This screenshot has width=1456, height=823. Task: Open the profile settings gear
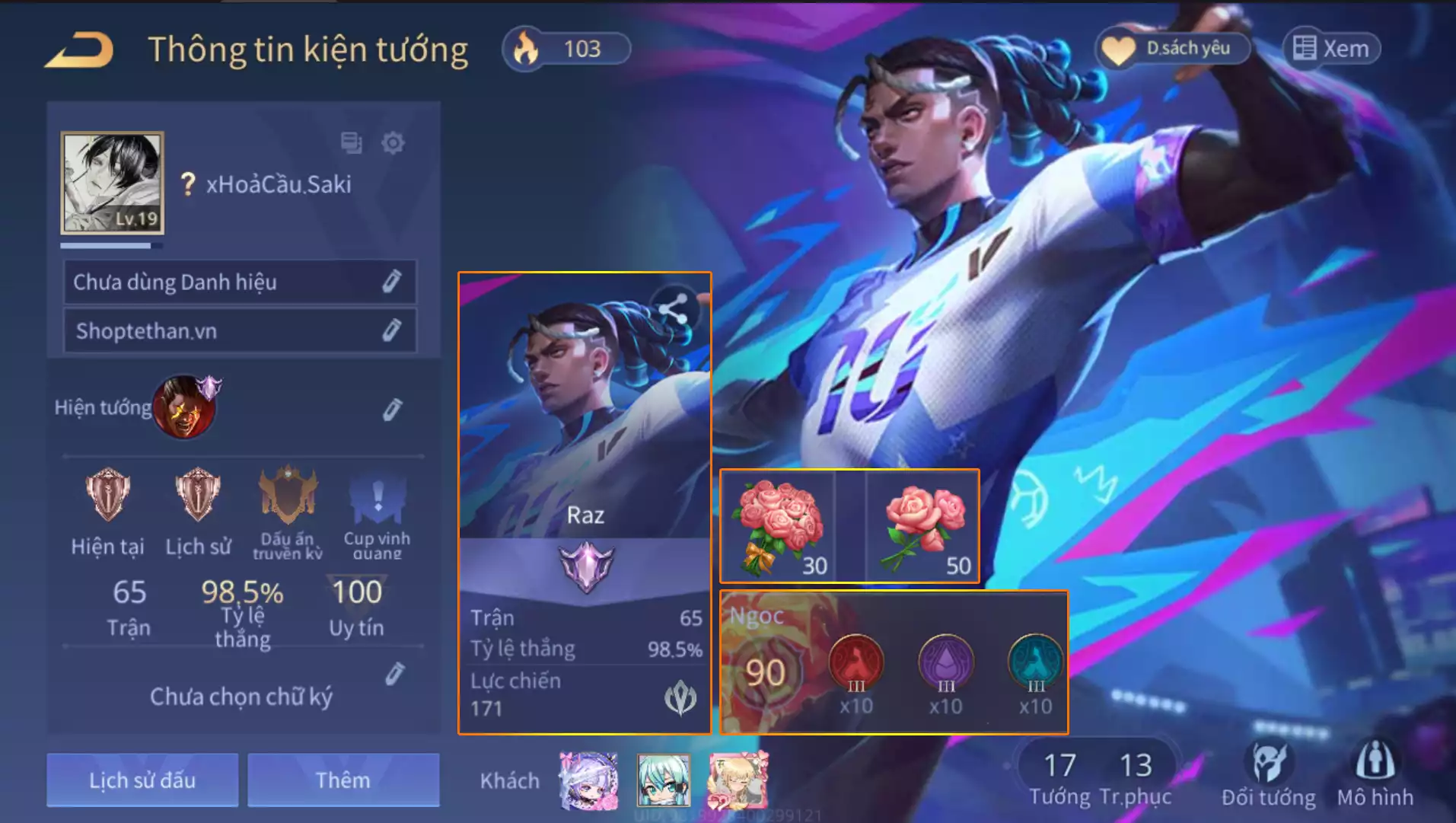pyautogui.click(x=393, y=142)
